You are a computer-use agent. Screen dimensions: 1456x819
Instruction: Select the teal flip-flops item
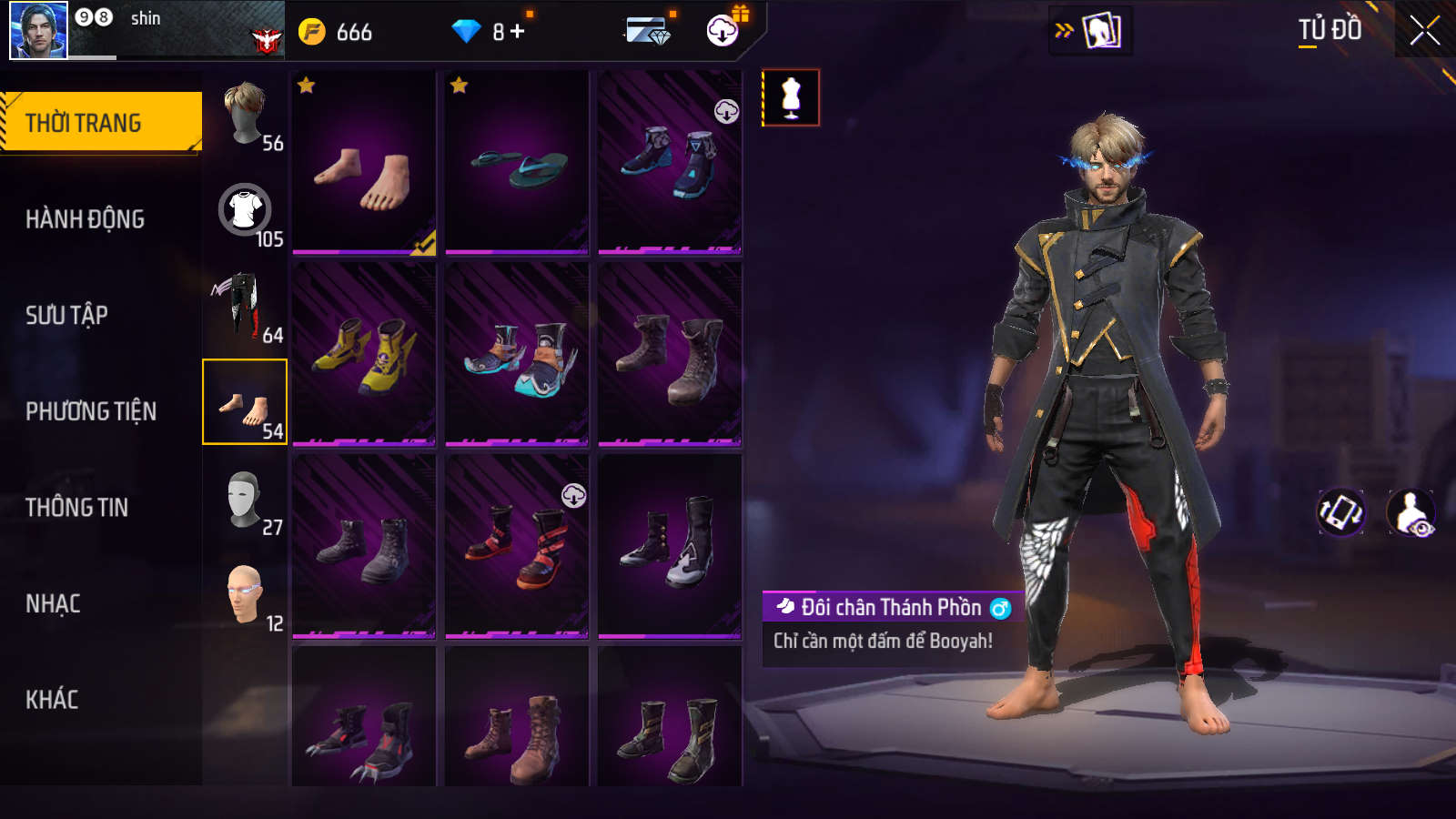click(517, 162)
